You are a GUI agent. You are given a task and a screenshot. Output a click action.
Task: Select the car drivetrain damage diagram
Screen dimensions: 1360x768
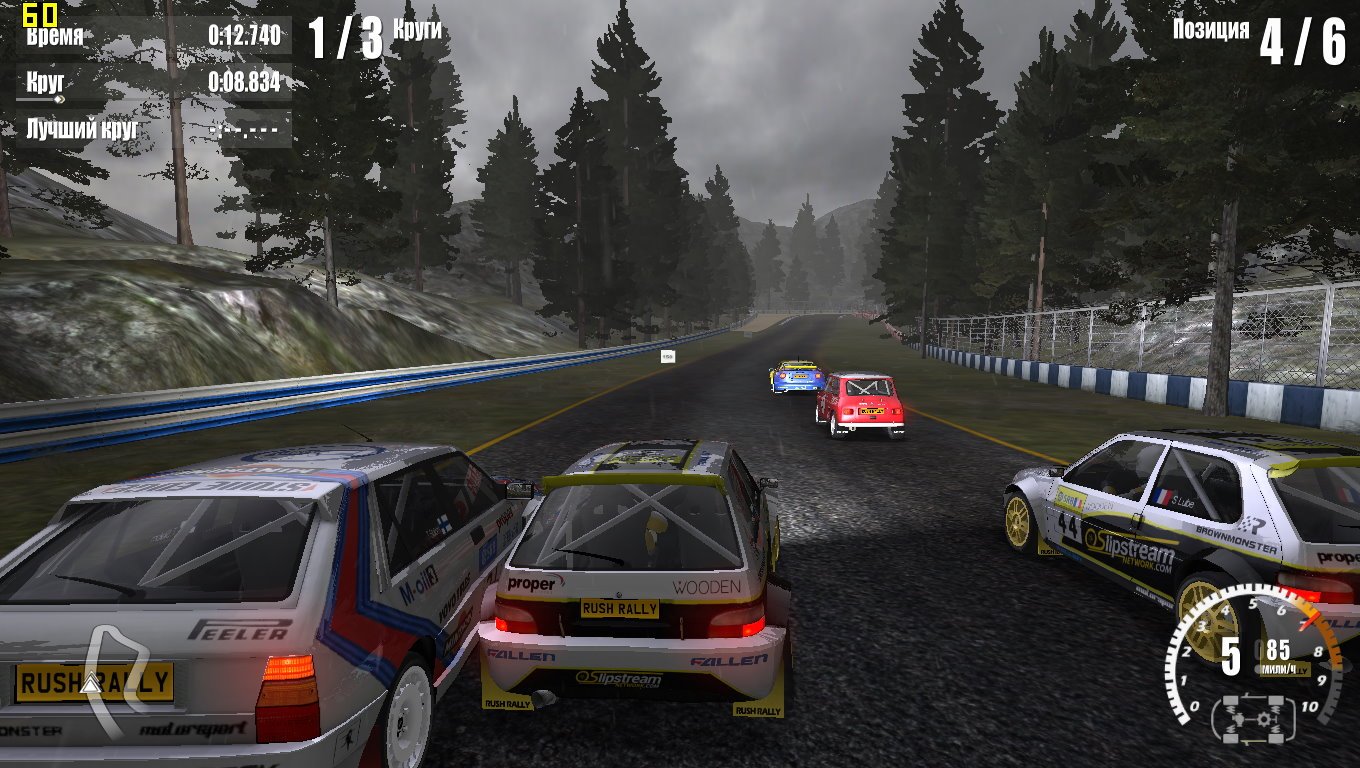(1253, 719)
